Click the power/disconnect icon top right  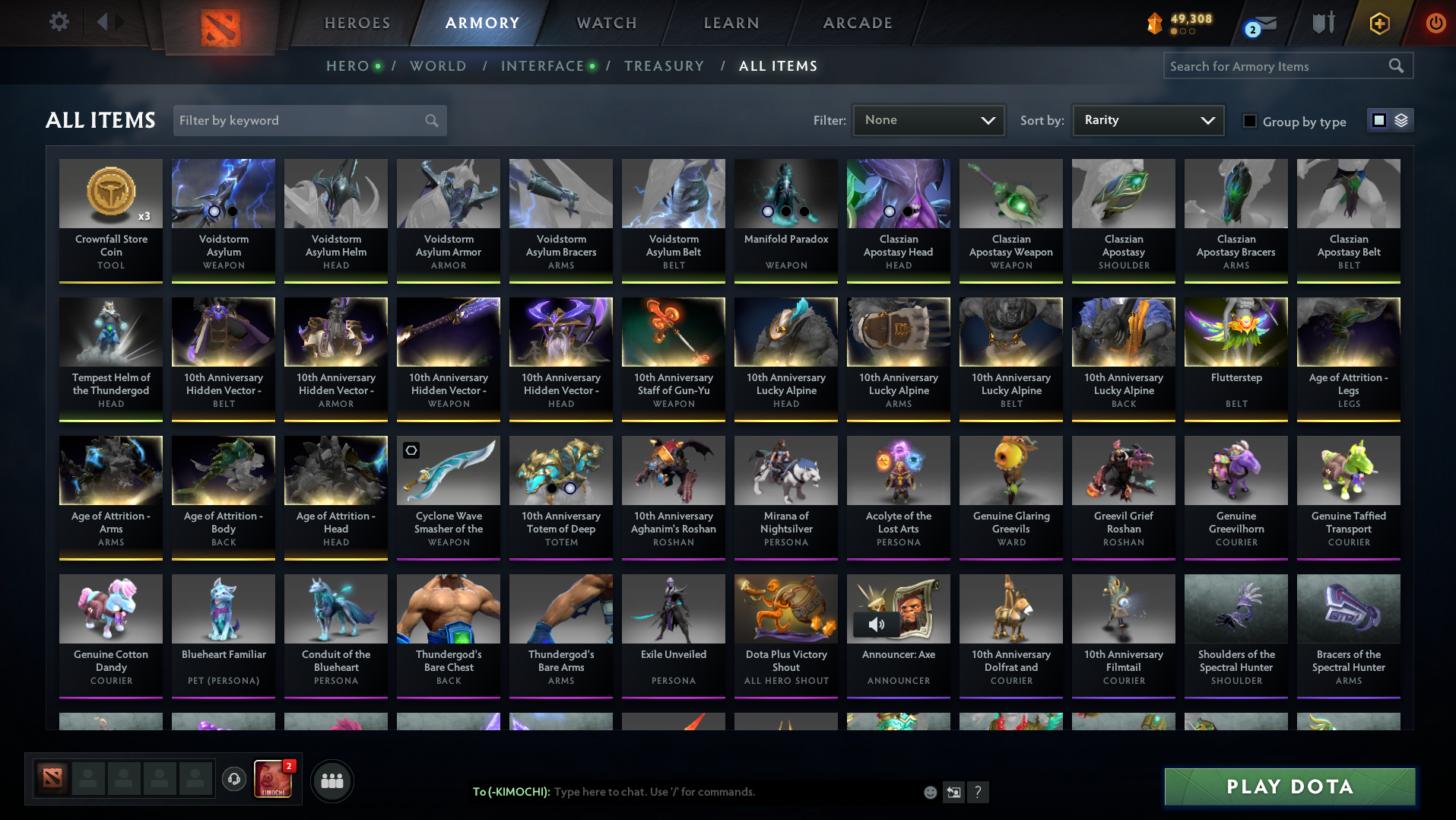(1435, 23)
